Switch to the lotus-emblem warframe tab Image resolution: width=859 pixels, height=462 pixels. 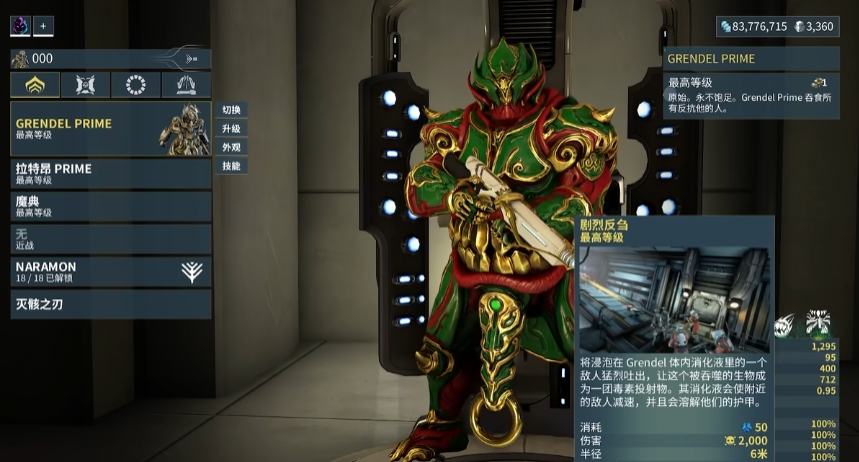coord(35,85)
